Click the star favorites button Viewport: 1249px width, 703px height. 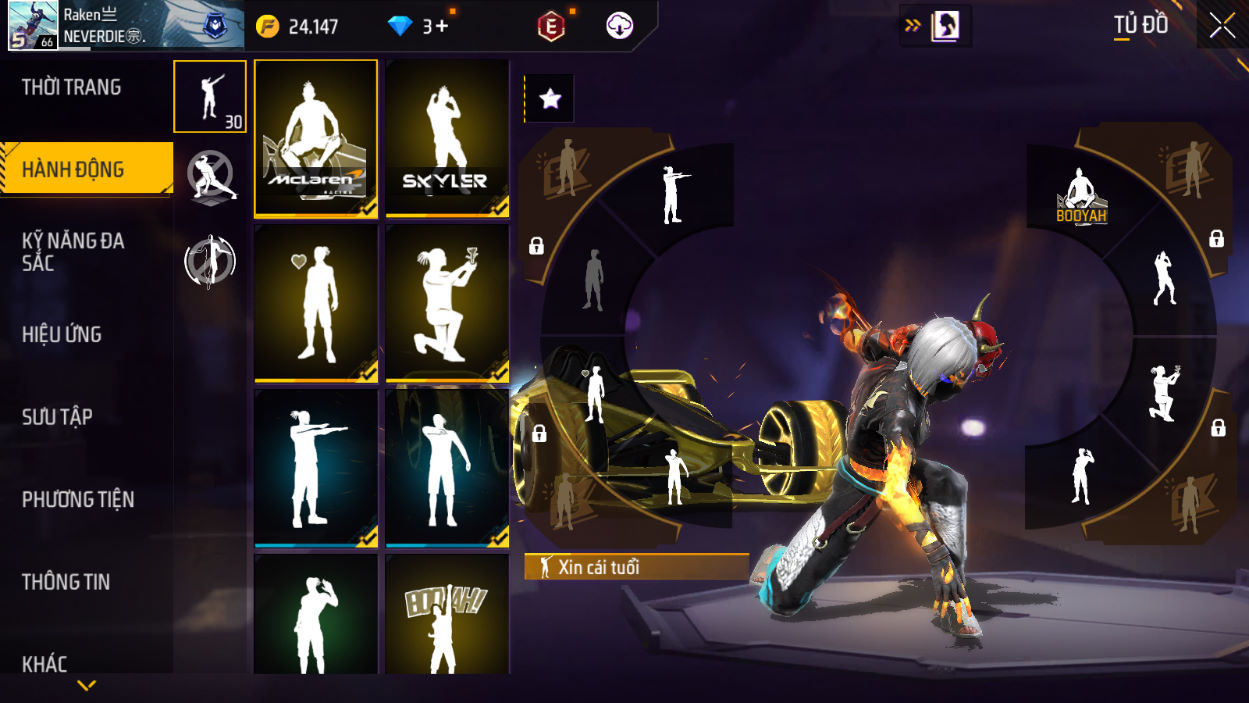[550, 98]
